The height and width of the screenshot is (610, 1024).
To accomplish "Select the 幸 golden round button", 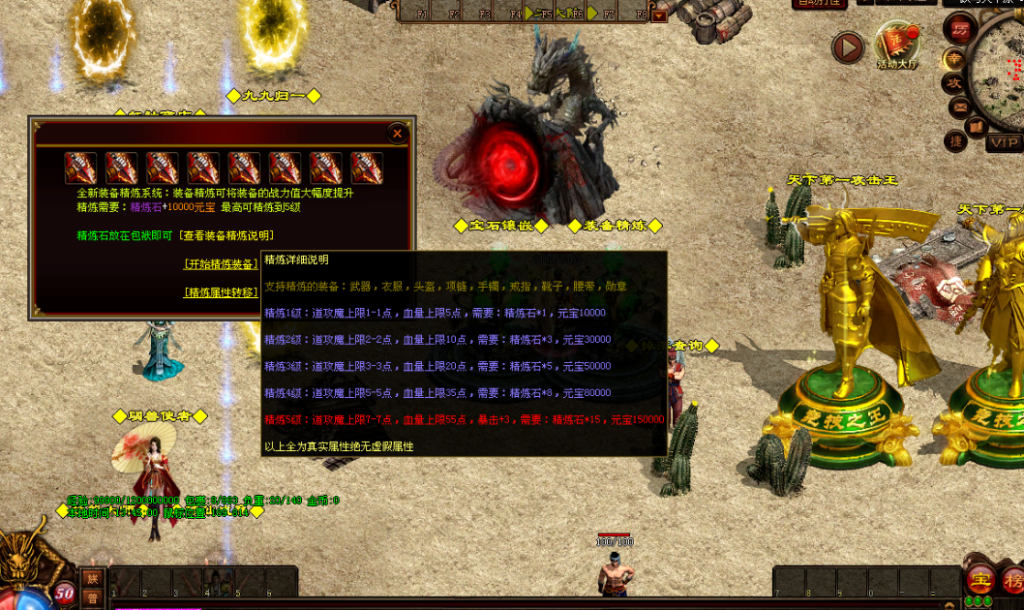I will click(x=953, y=59).
